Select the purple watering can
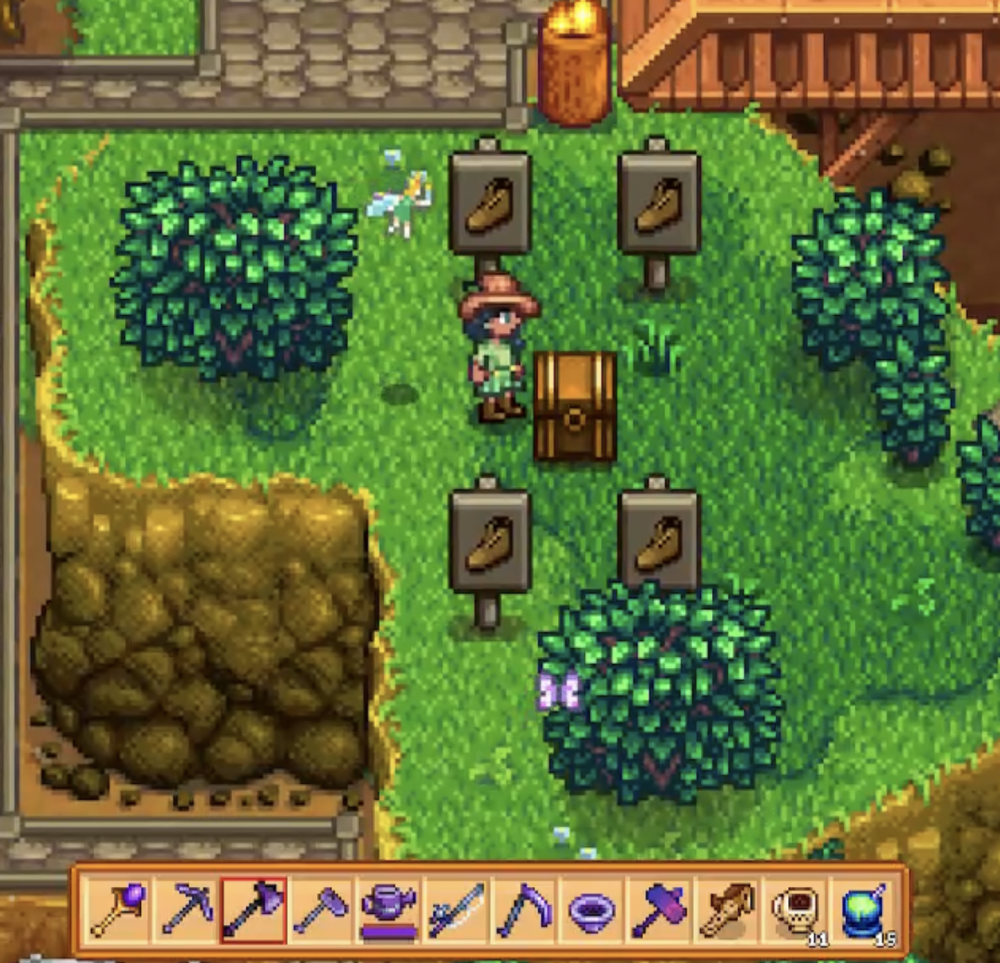Screen dimensions: 1000x963 tap(390, 910)
